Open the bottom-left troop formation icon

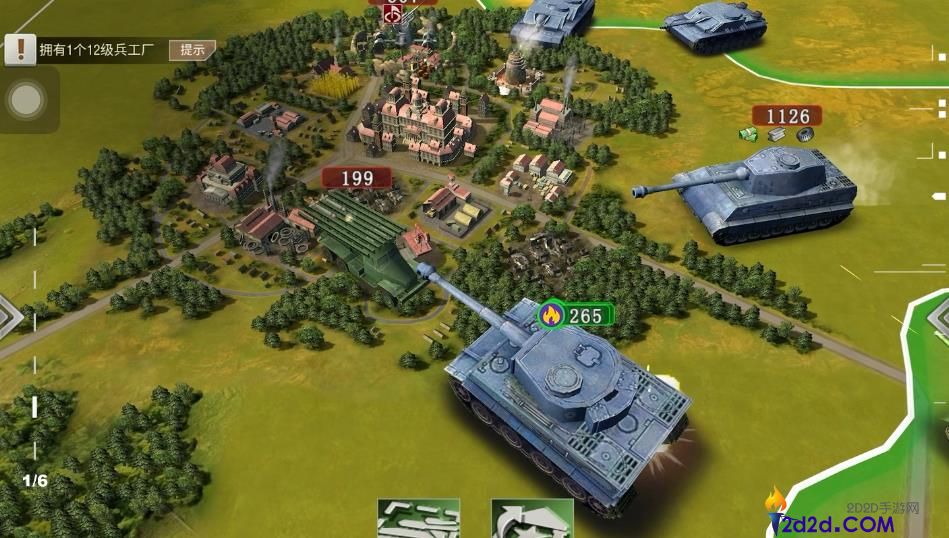pos(417,519)
